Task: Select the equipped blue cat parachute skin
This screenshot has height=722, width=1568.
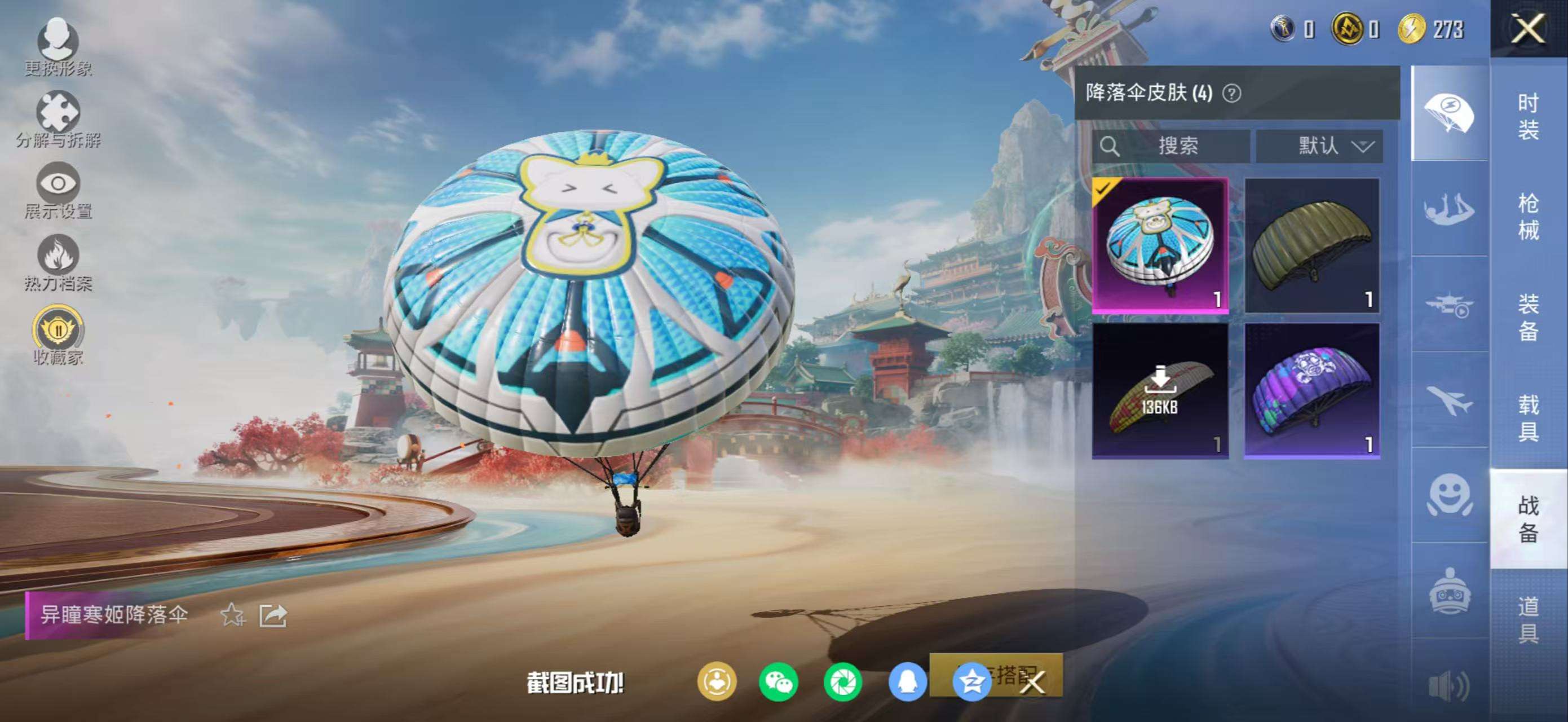Action: (x=1160, y=246)
